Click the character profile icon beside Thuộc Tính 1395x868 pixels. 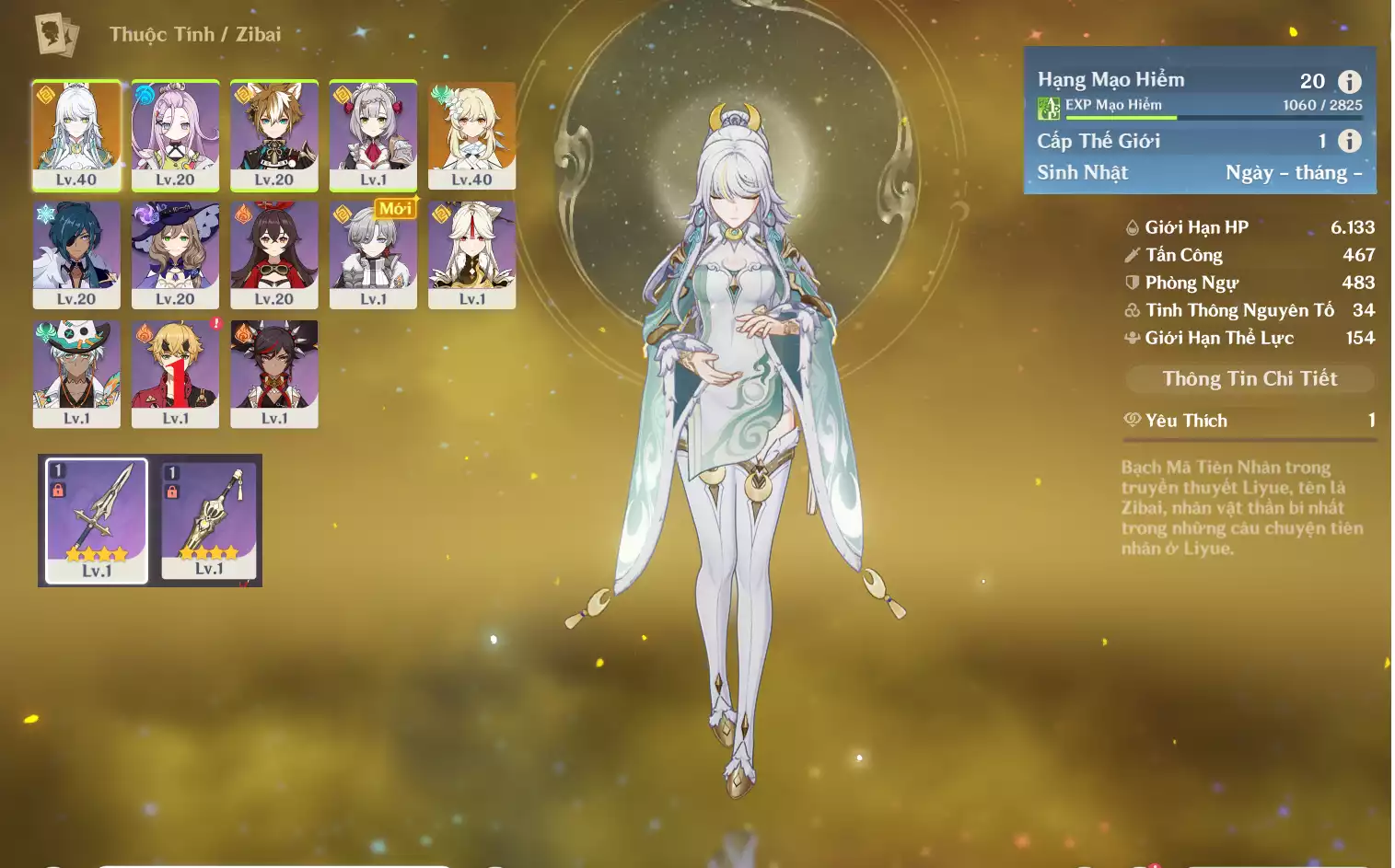(x=56, y=35)
